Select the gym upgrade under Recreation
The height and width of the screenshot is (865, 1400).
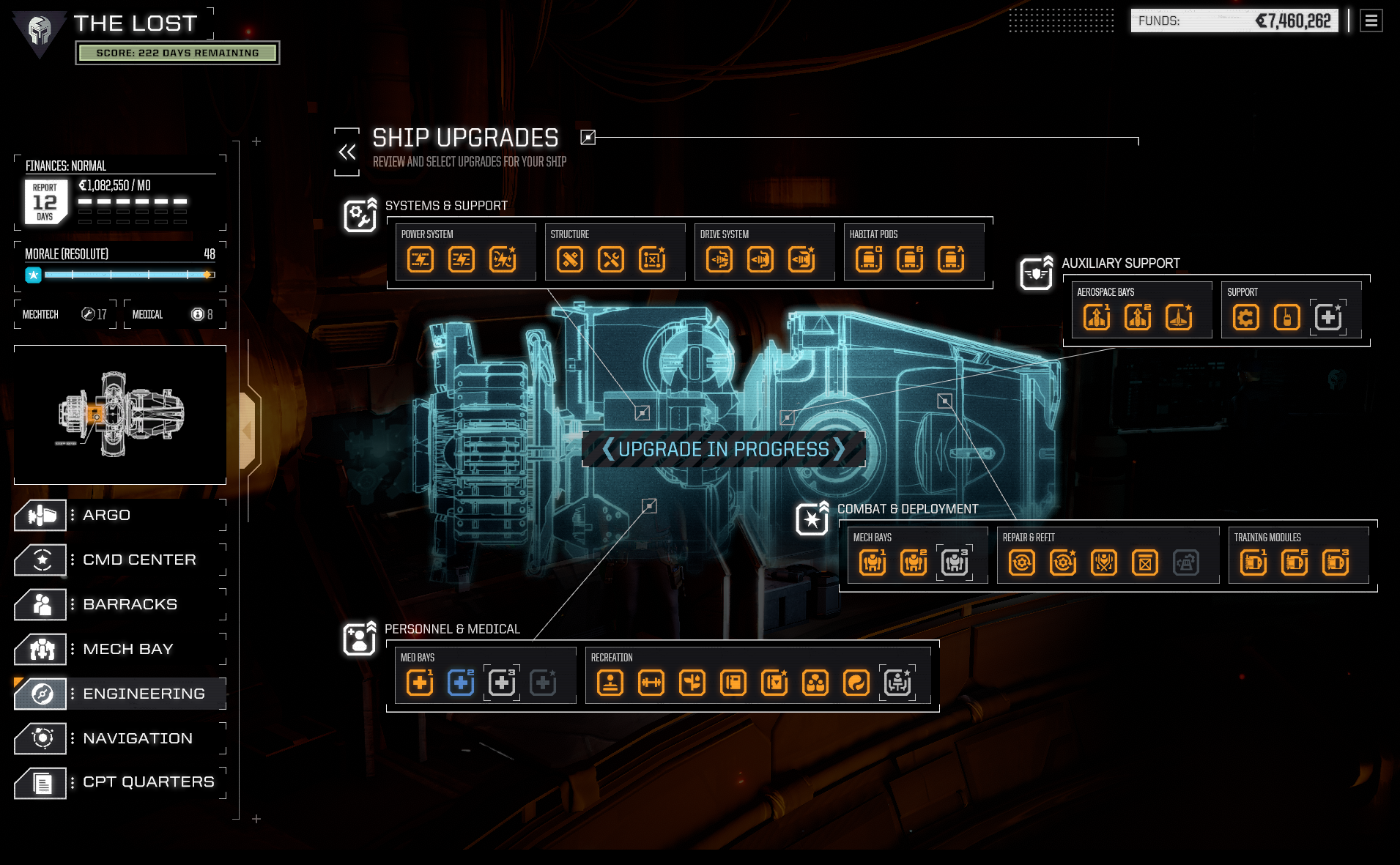pyautogui.click(x=651, y=683)
